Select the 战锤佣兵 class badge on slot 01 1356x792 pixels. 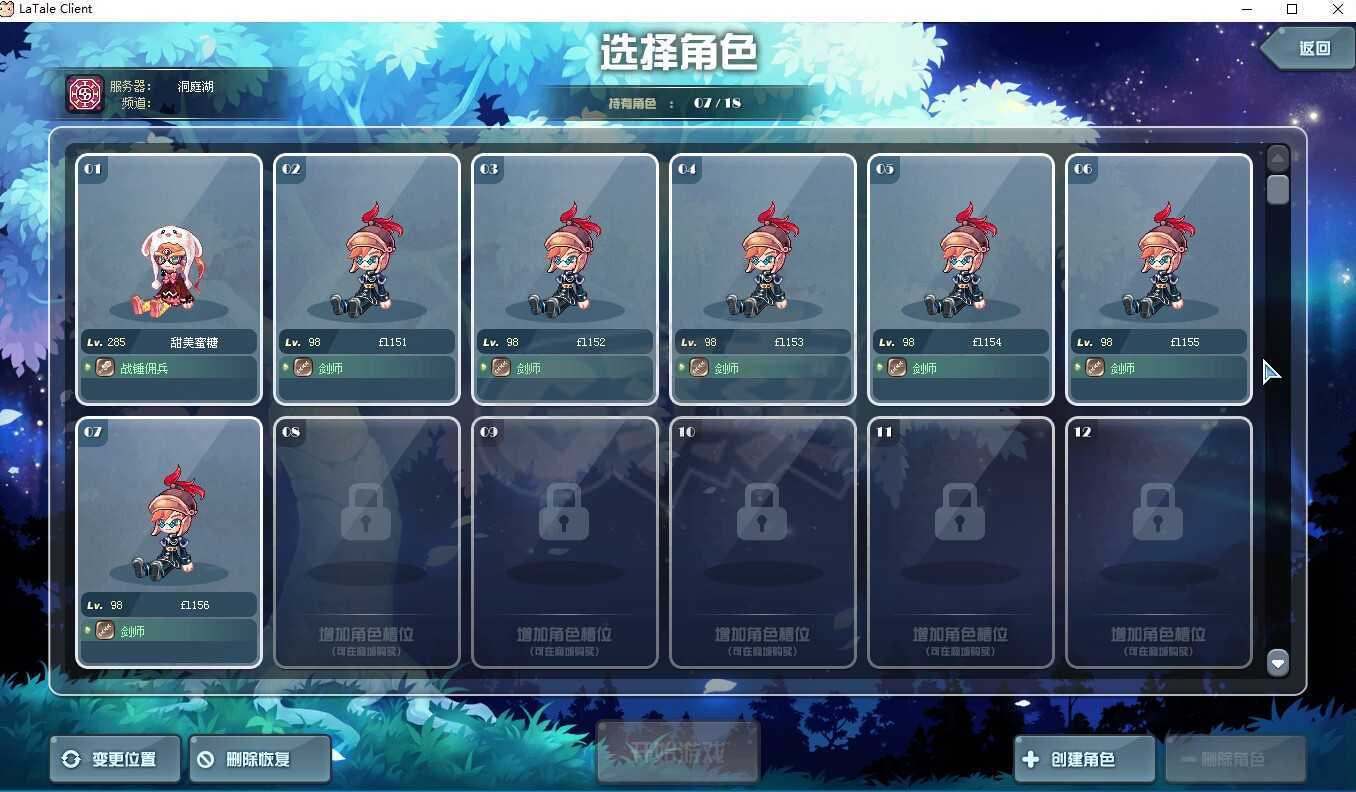[x=105, y=367]
